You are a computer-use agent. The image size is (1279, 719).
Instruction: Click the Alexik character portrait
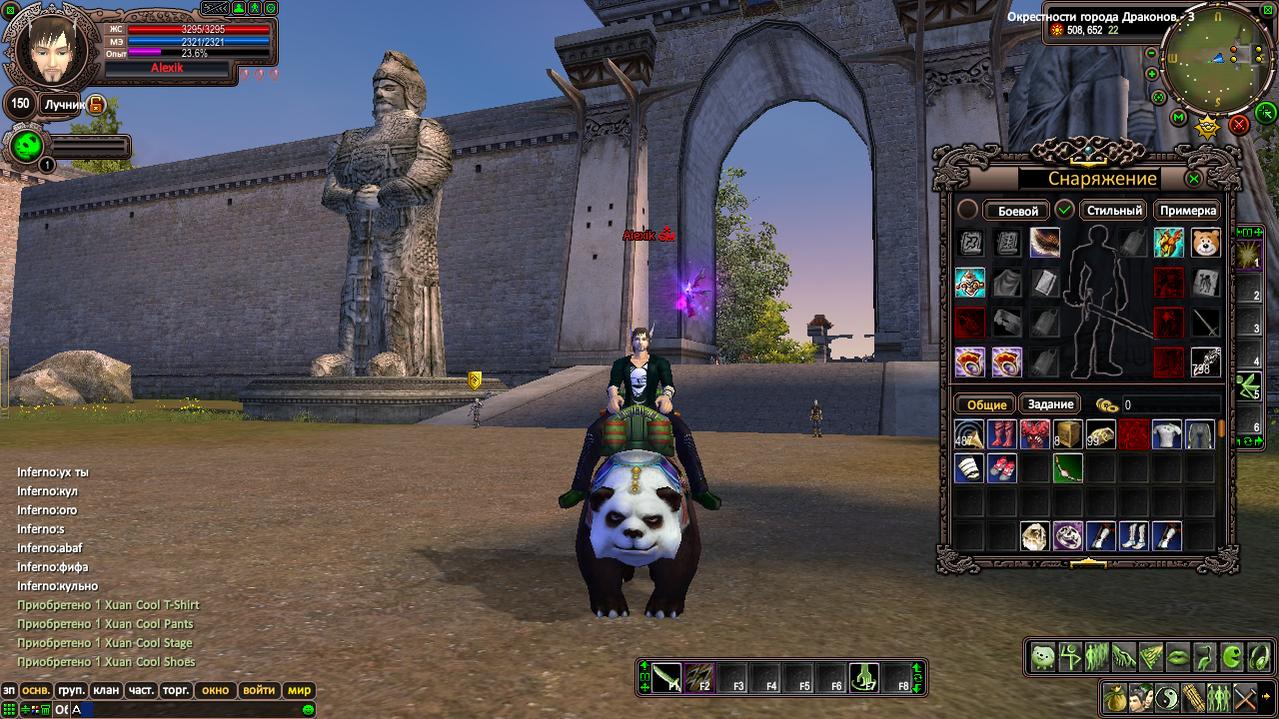[47, 50]
